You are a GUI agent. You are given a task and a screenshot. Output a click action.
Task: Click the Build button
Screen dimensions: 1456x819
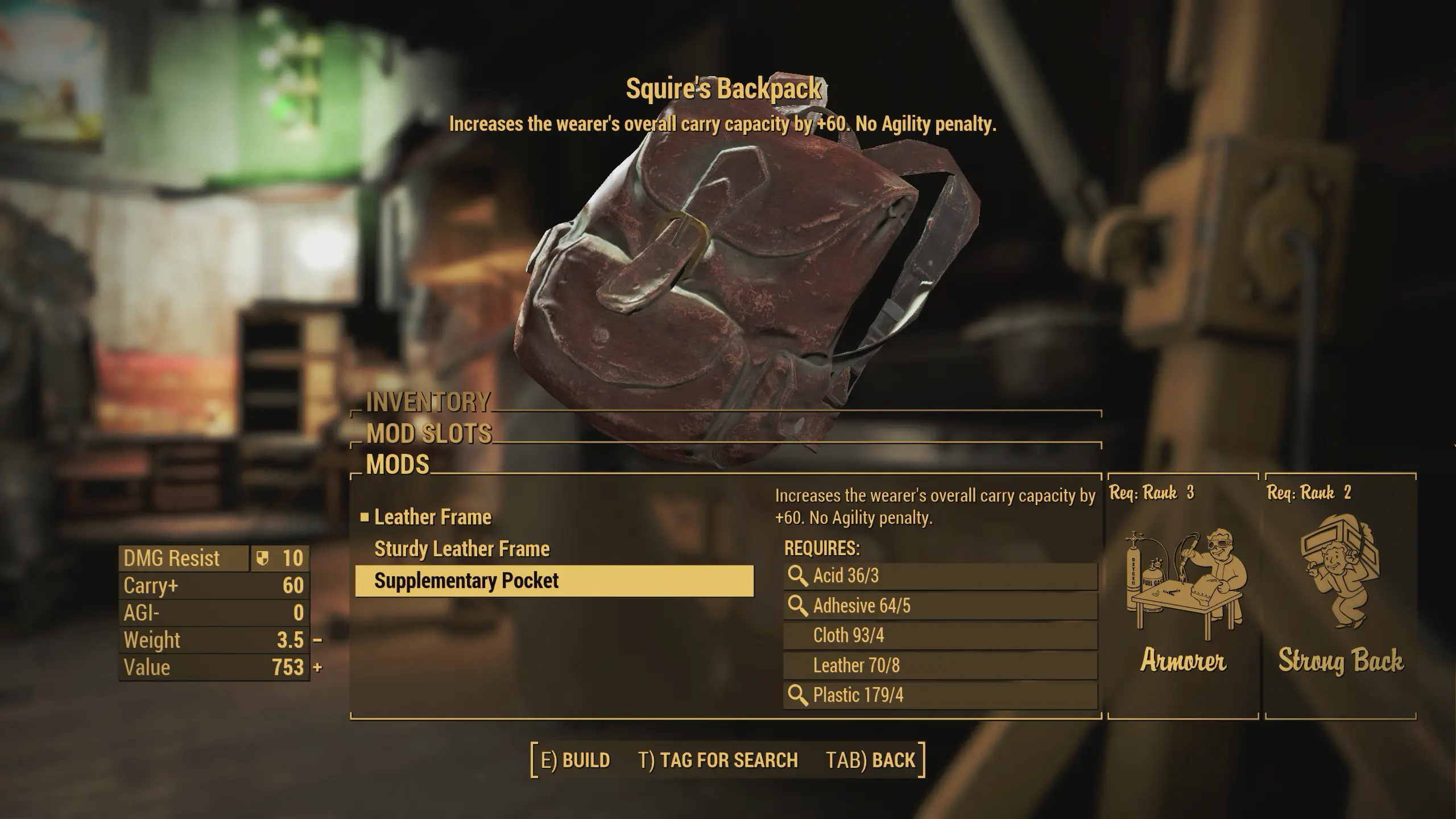pyautogui.click(x=575, y=760)
